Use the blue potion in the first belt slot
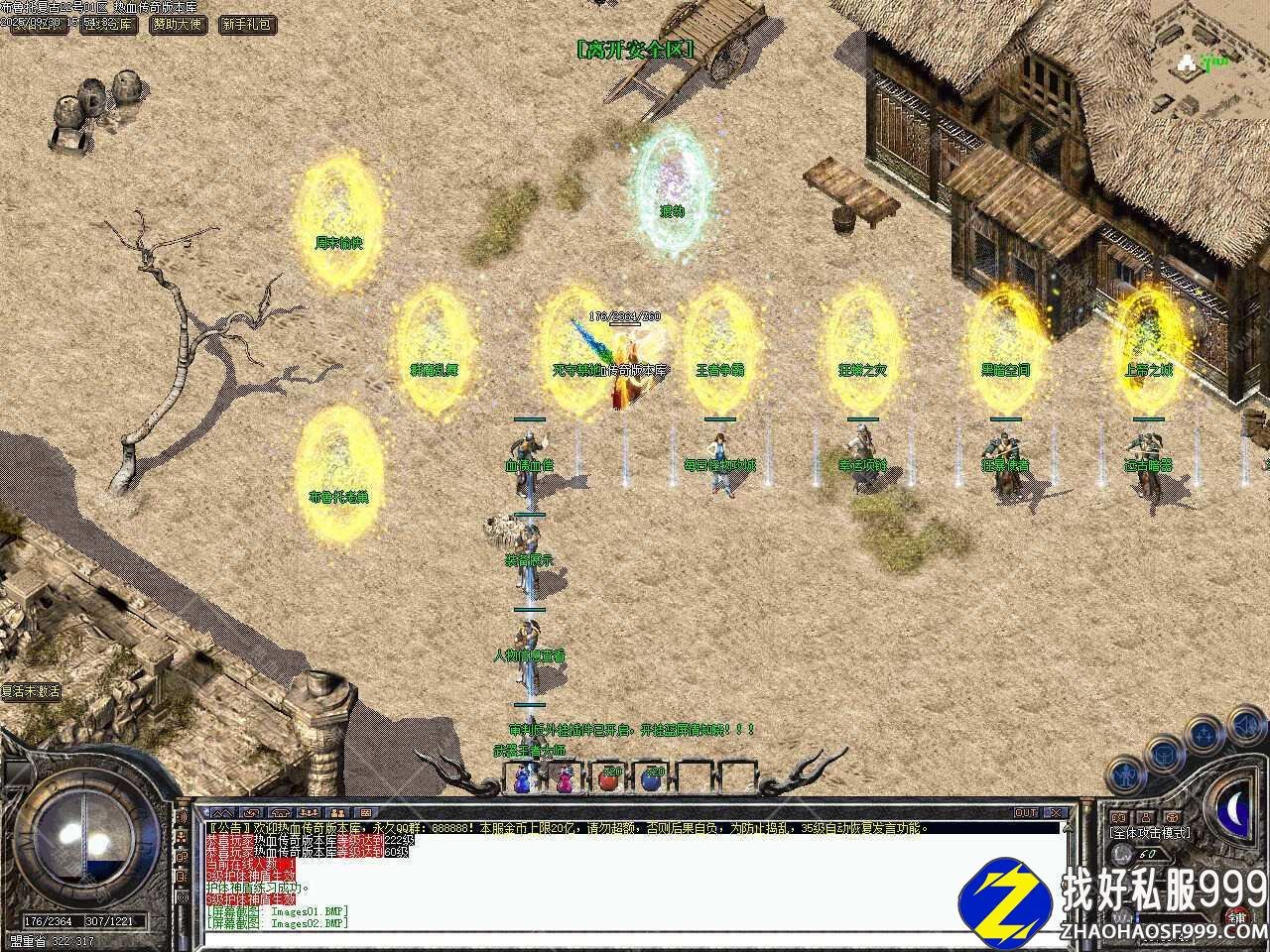Viewport: 1270px width, 952px height. 523,780
